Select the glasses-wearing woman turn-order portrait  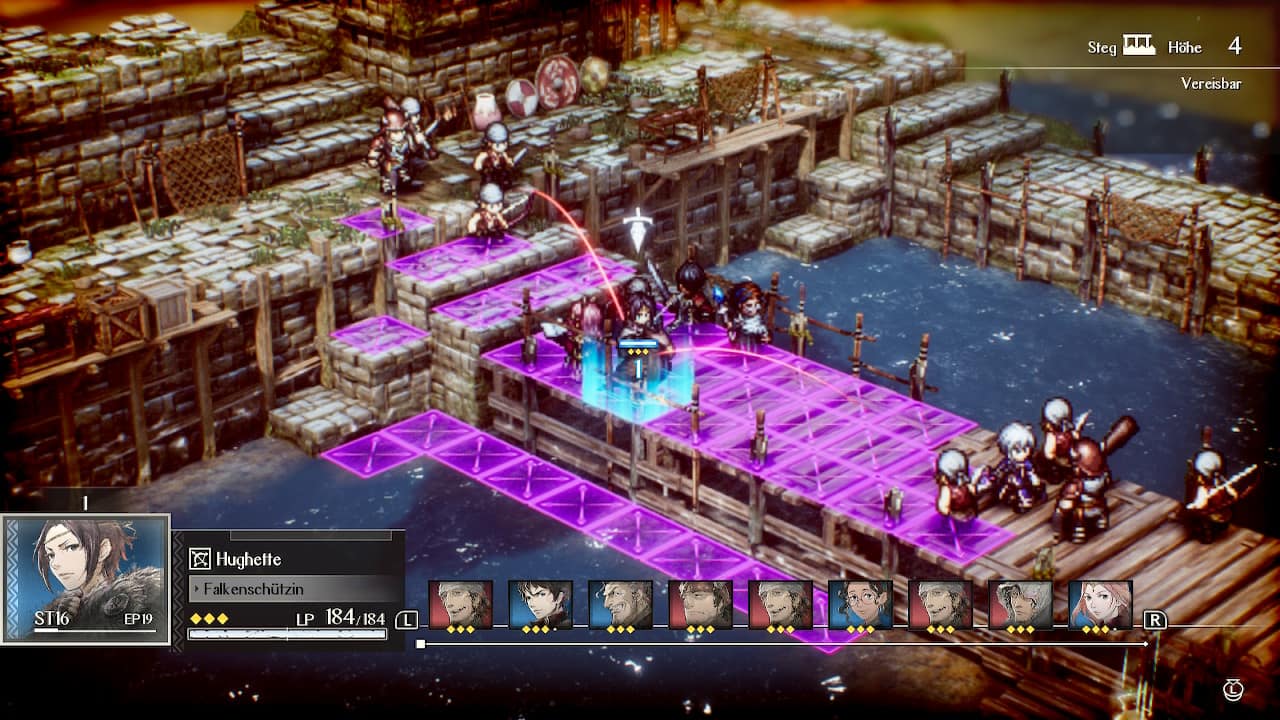pos(860,605)
